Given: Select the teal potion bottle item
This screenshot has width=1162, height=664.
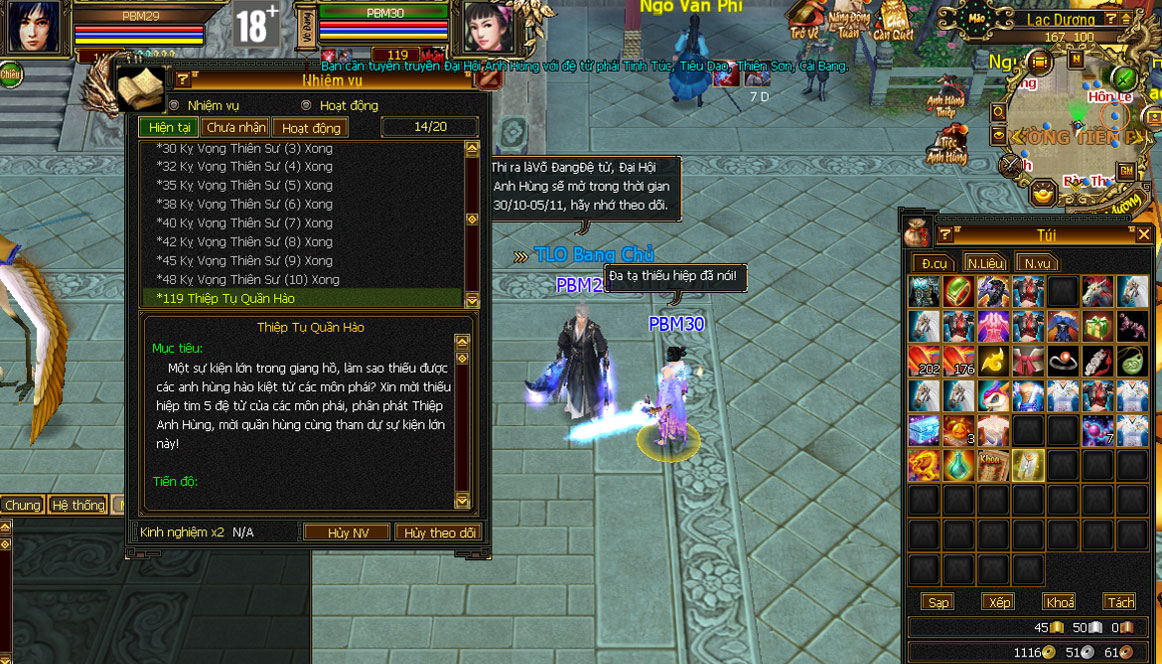Looking at the screenshot, I should click(959, 464).
